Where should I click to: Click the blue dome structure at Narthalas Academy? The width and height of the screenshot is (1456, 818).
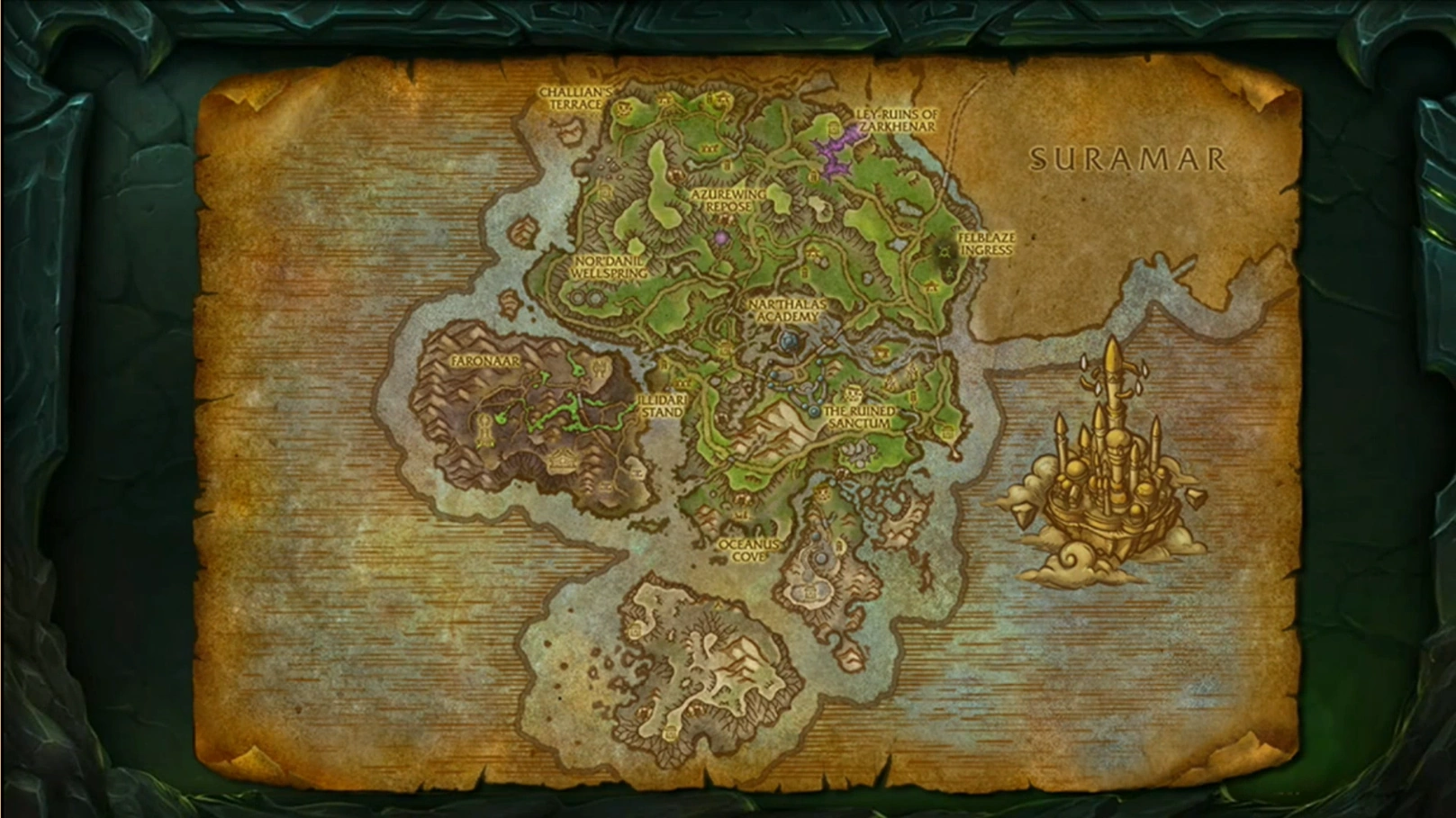pos(787,340)
